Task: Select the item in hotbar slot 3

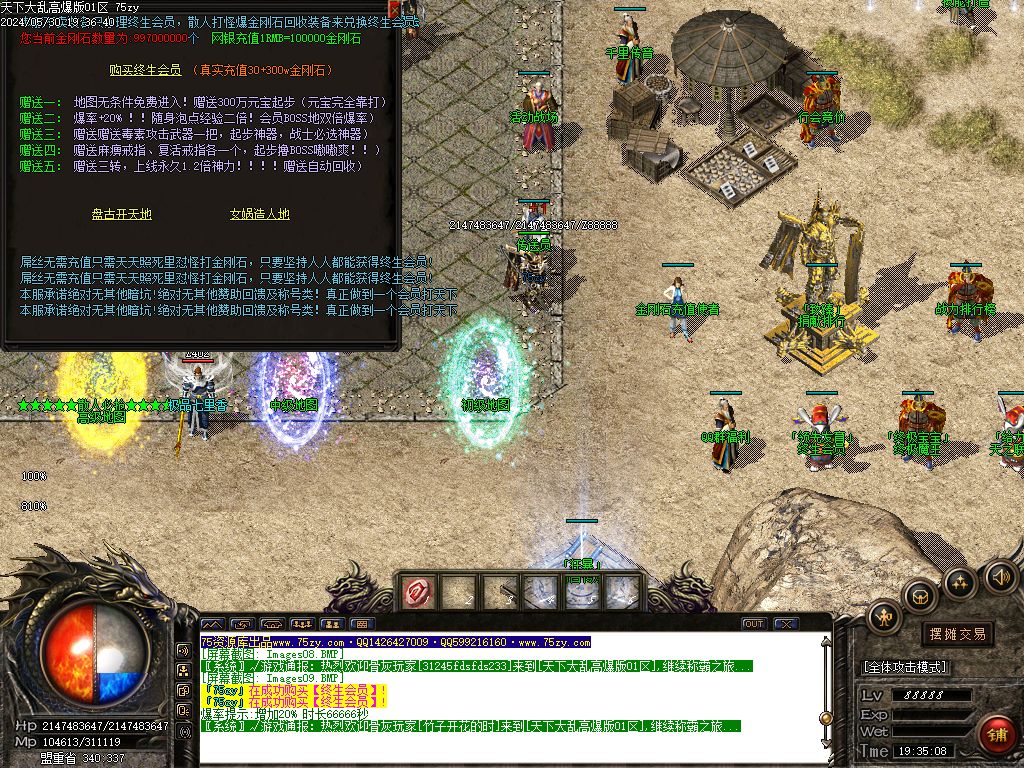Action: point(500,593)
